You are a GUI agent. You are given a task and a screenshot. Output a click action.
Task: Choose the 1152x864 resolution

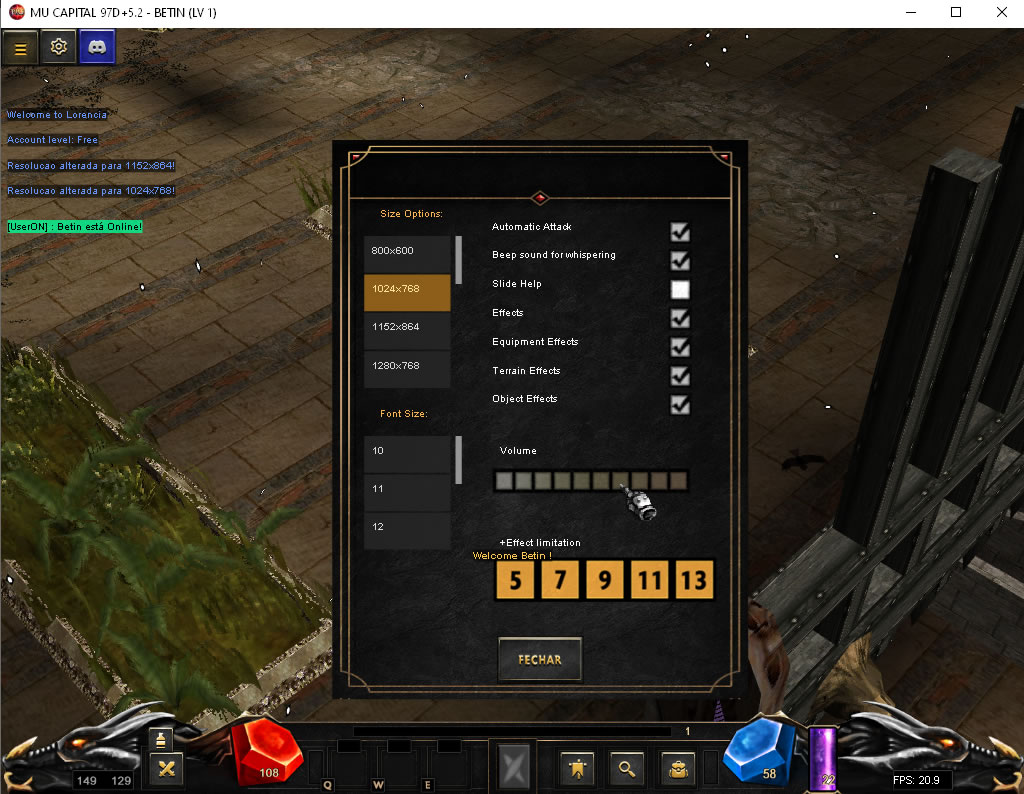point(407,328)
